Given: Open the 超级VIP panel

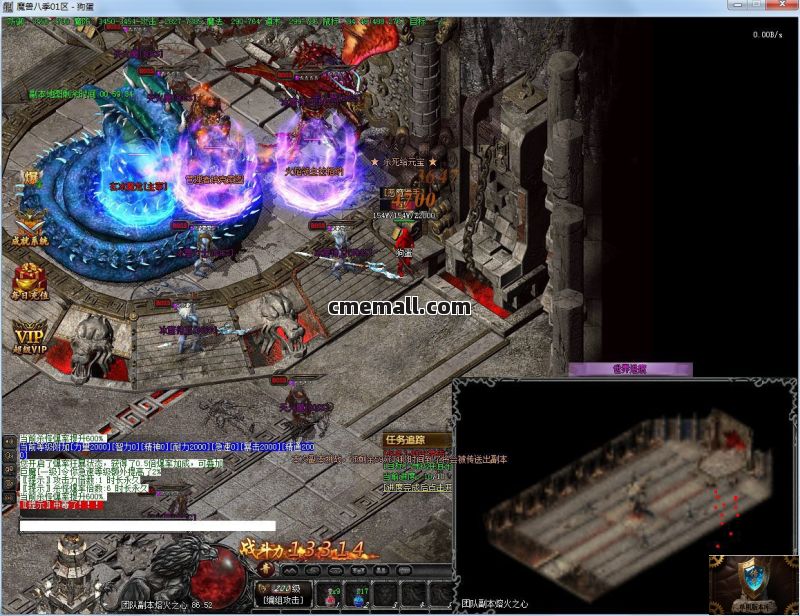Looking at the screenshot, I should [29, 337].
